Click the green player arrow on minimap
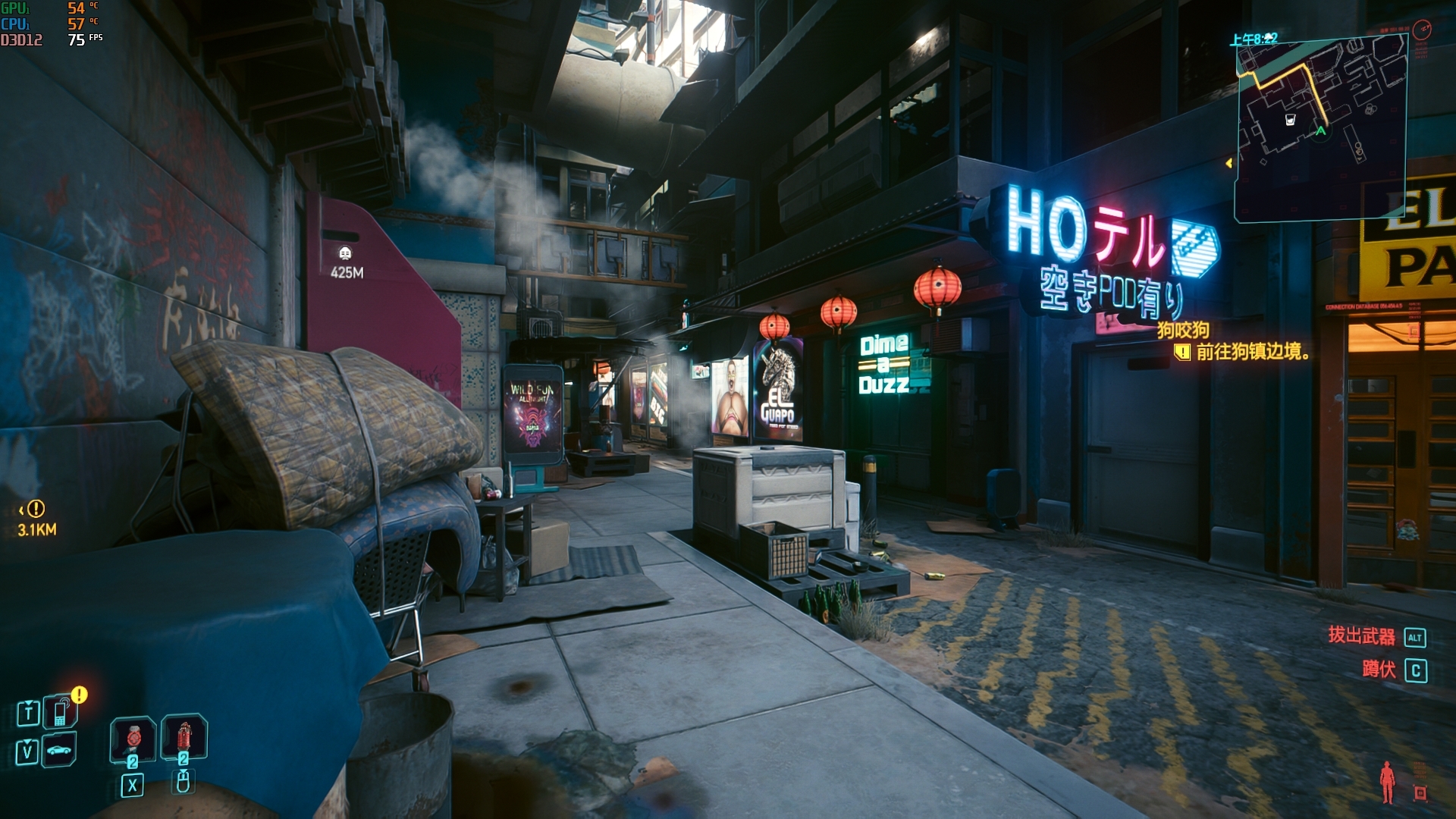The height and width of the screenshot is (819, 1456). point(1321,131)
